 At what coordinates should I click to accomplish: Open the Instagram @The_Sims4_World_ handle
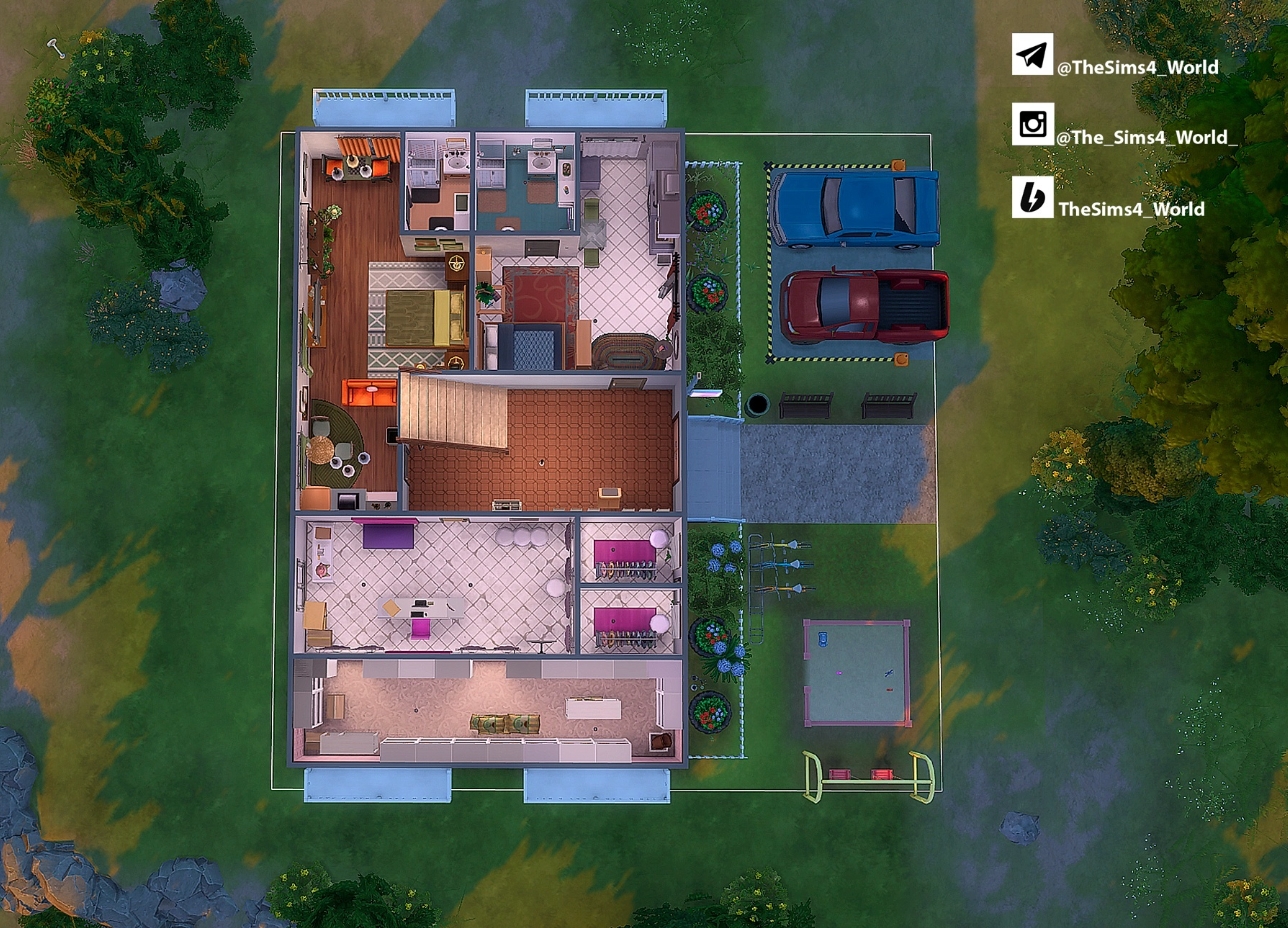tap(1146, 137)
